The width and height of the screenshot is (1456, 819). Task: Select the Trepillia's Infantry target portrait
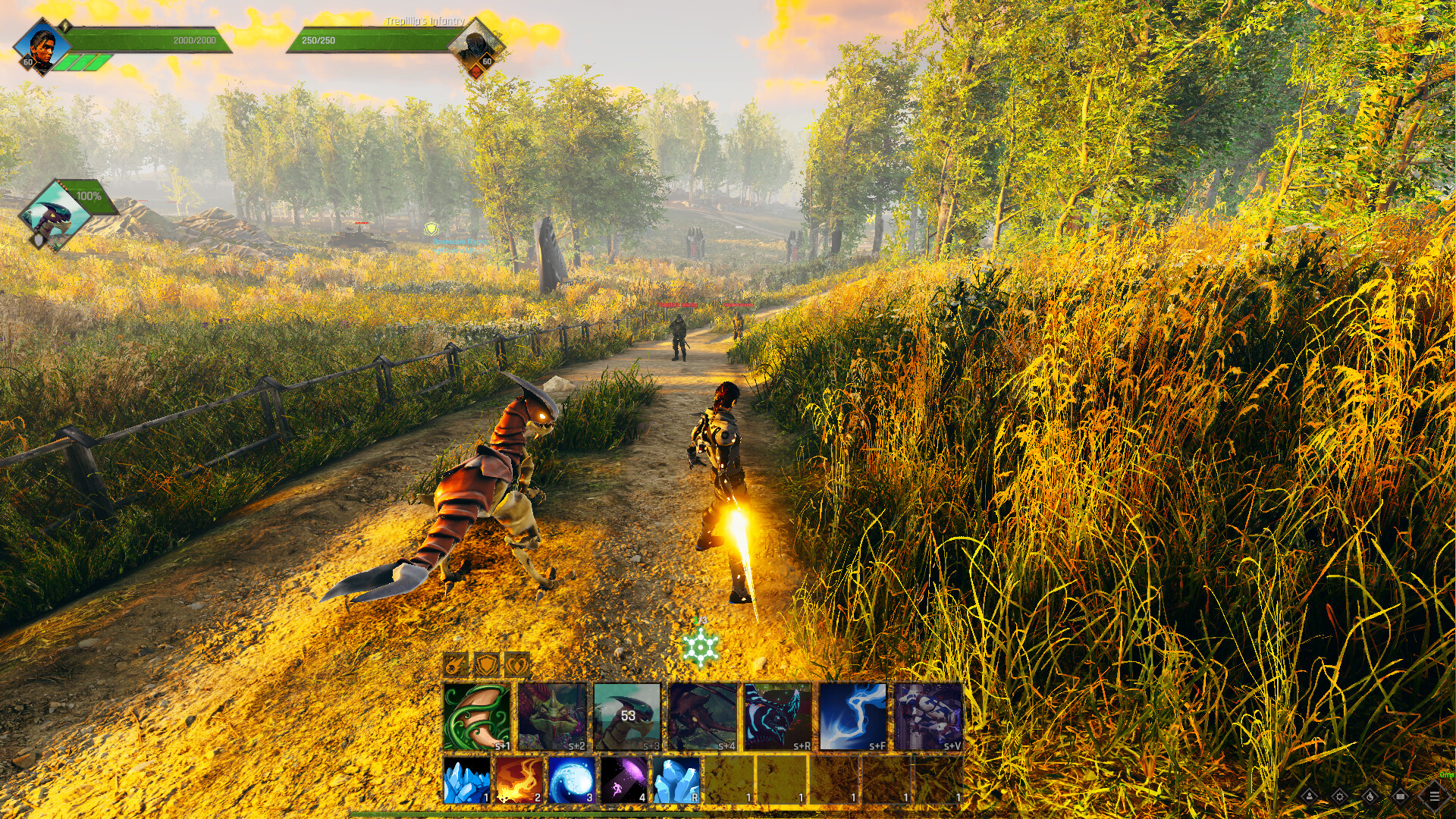[x=476, y=49]
